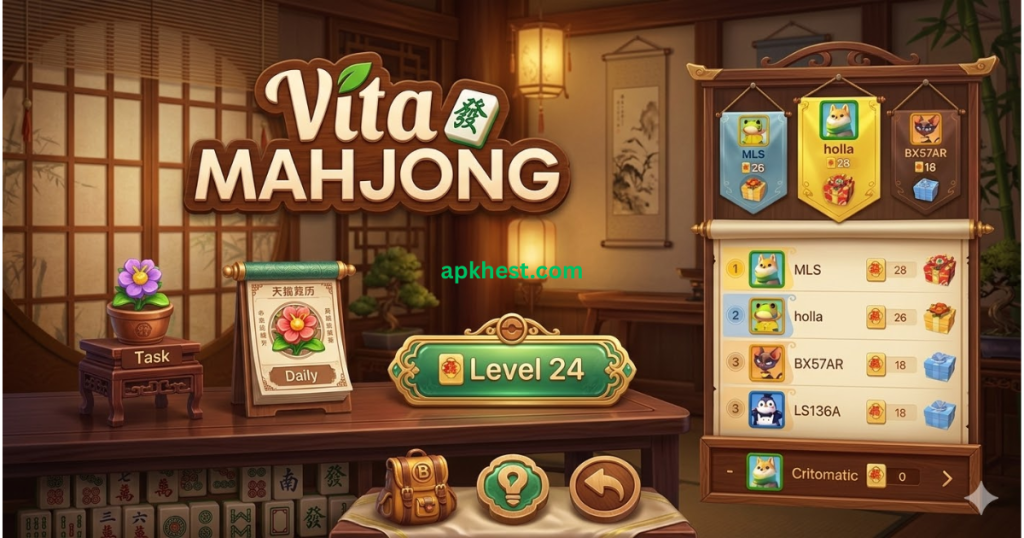Start Level 24
This screenshot has height=538, width=1024.
(511, 369)
